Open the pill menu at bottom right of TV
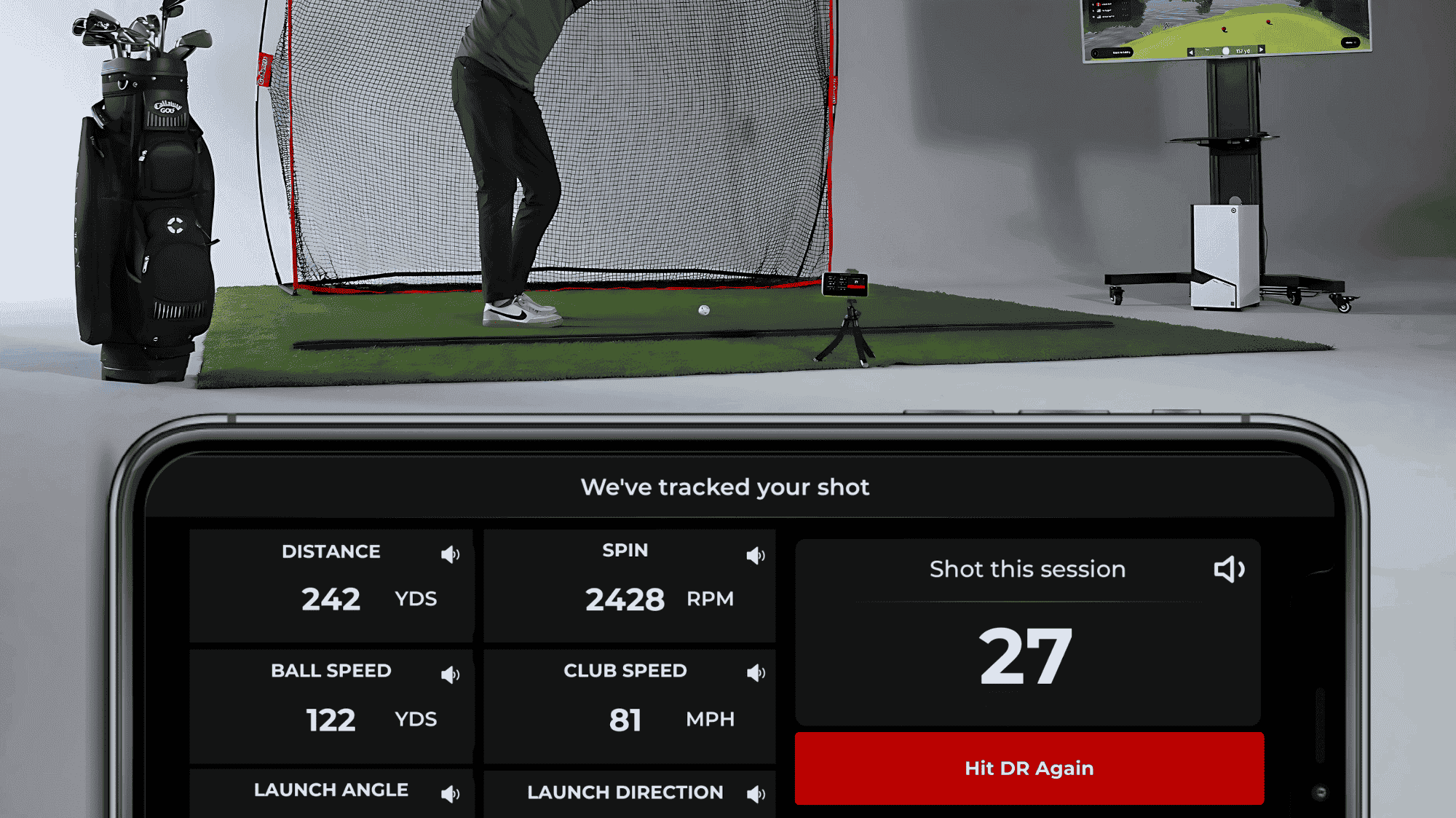1456x818 pixels. pyautogui.click(x=1352, y=42)
